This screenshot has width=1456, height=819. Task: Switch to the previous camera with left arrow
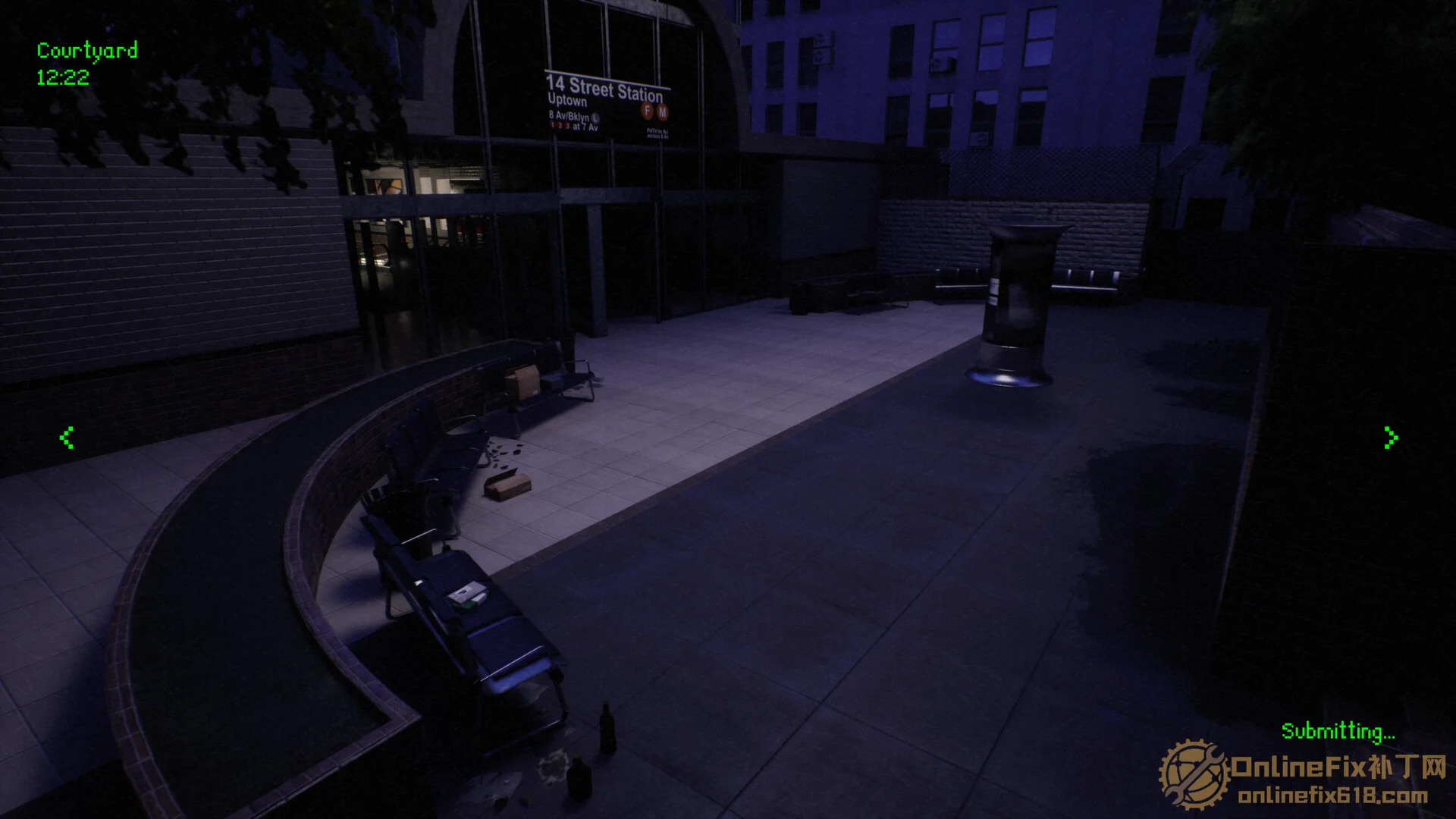67,438
